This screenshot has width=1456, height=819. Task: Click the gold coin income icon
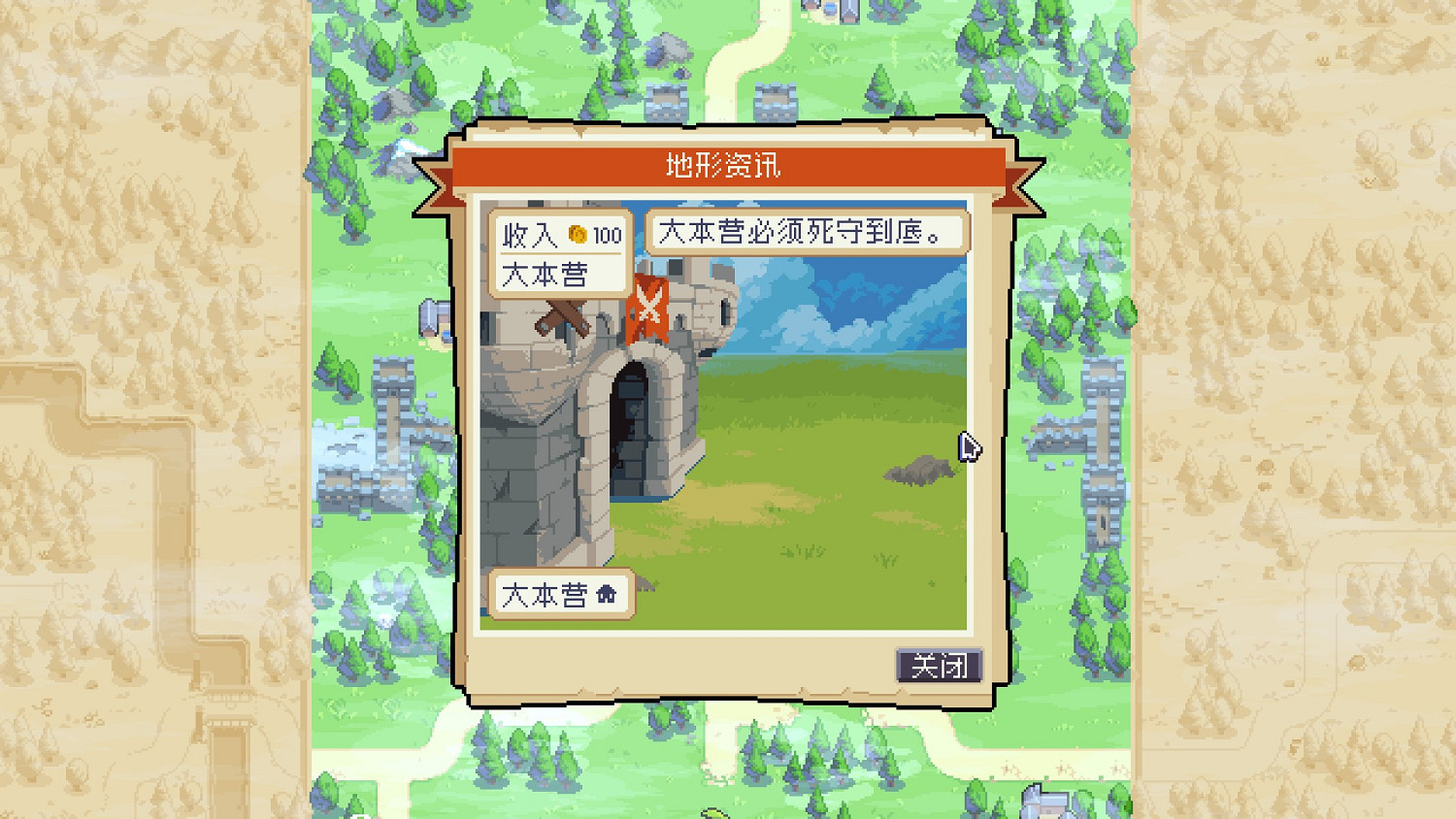coord(577,234)
